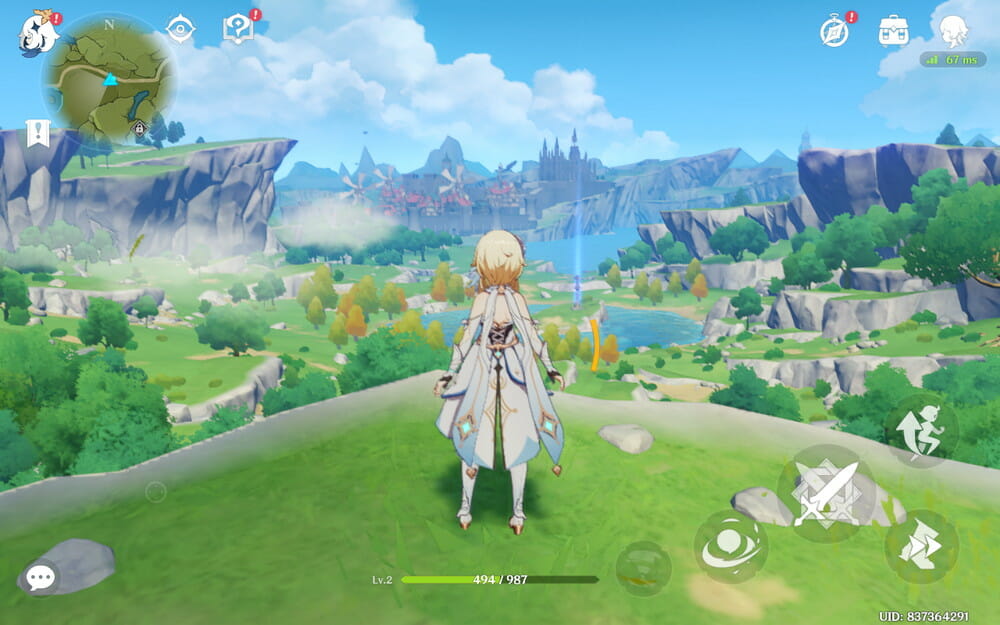Image resolution: width=1000 pixels, height=625 pixels.
Task: Activate the elemental skill swirl button
Action: [731, 547]
